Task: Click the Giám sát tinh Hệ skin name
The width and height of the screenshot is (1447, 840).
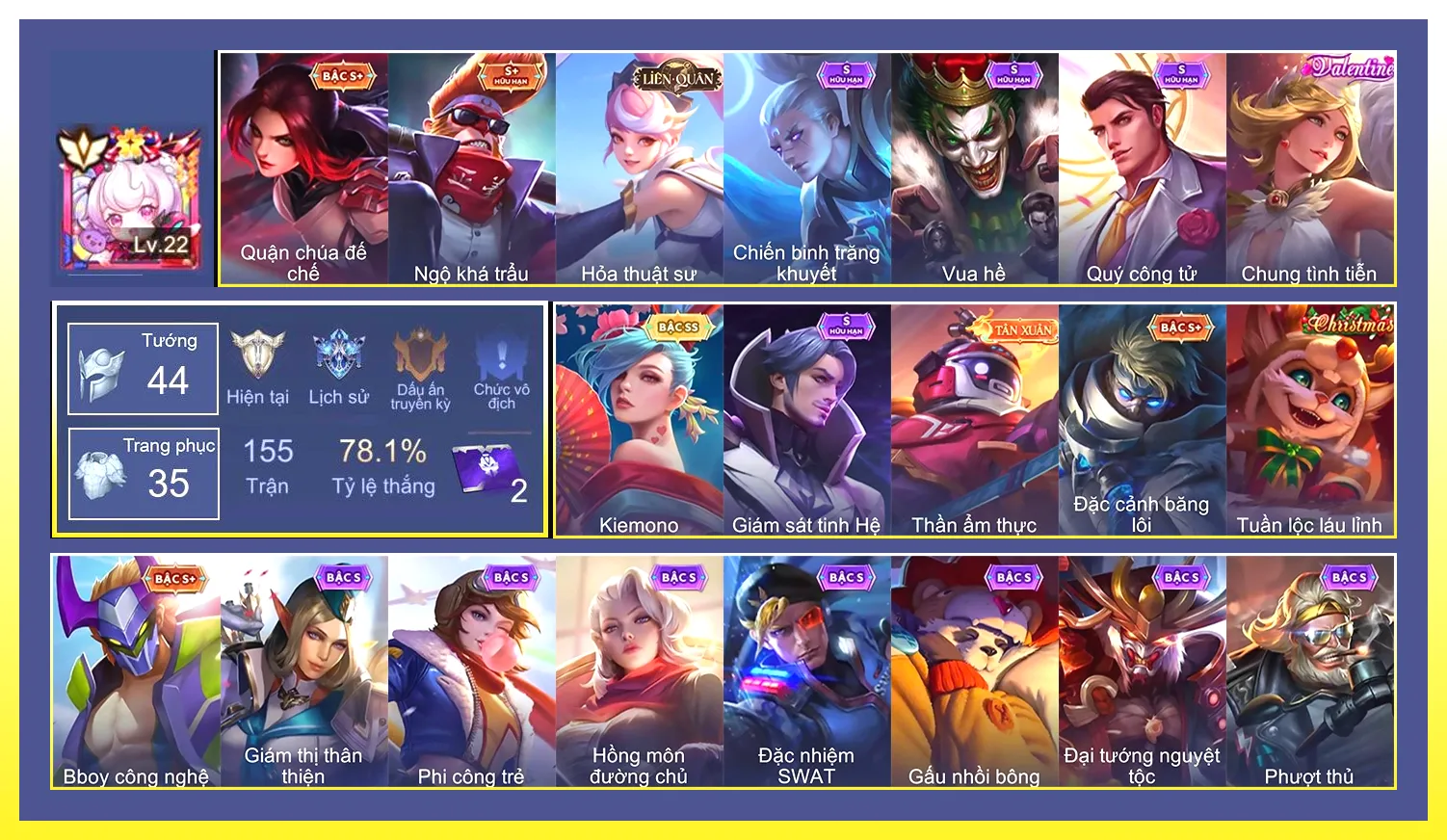Action: pos(806,524)
